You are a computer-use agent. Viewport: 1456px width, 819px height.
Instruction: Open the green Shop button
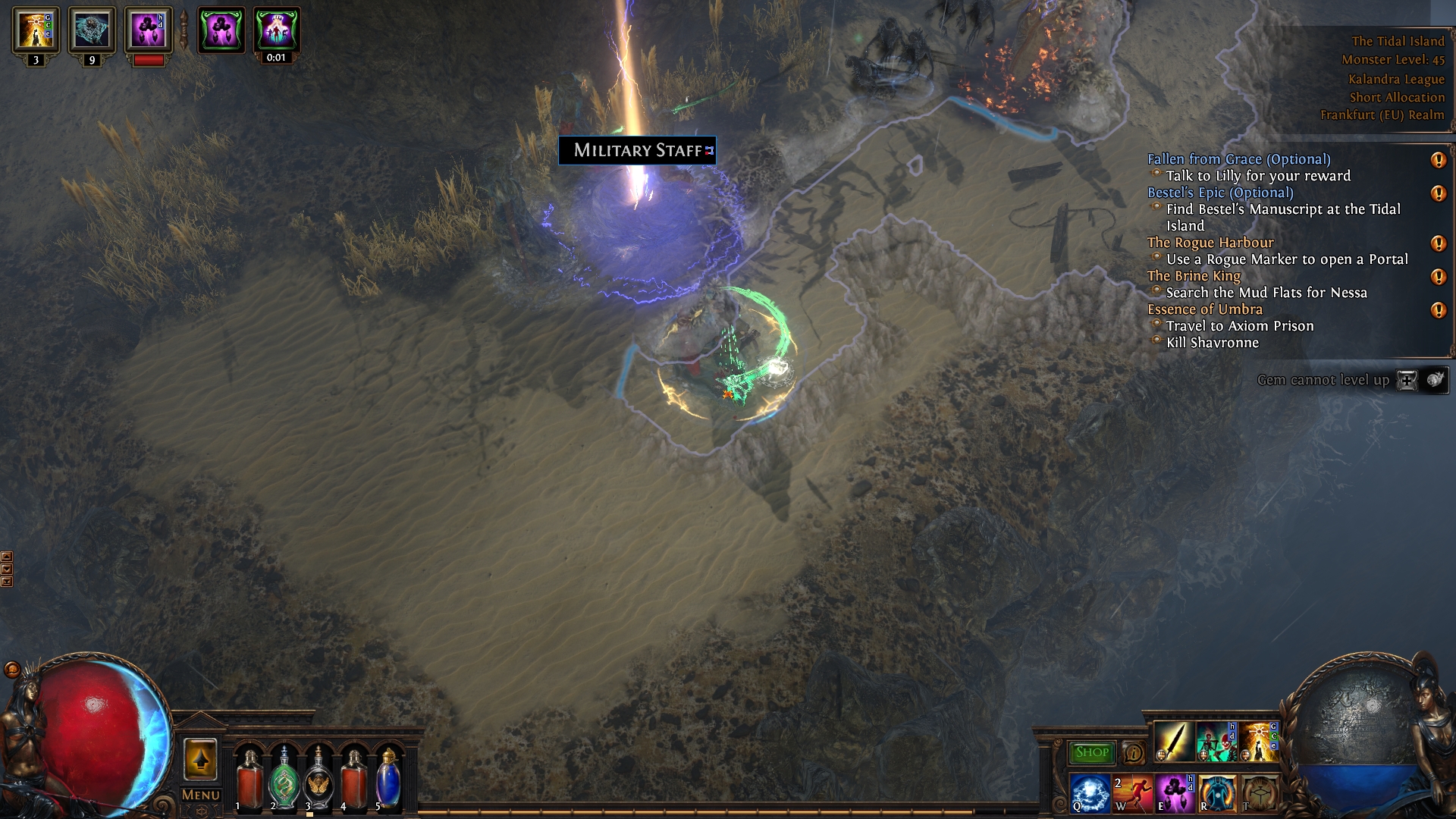point(1091,752)
